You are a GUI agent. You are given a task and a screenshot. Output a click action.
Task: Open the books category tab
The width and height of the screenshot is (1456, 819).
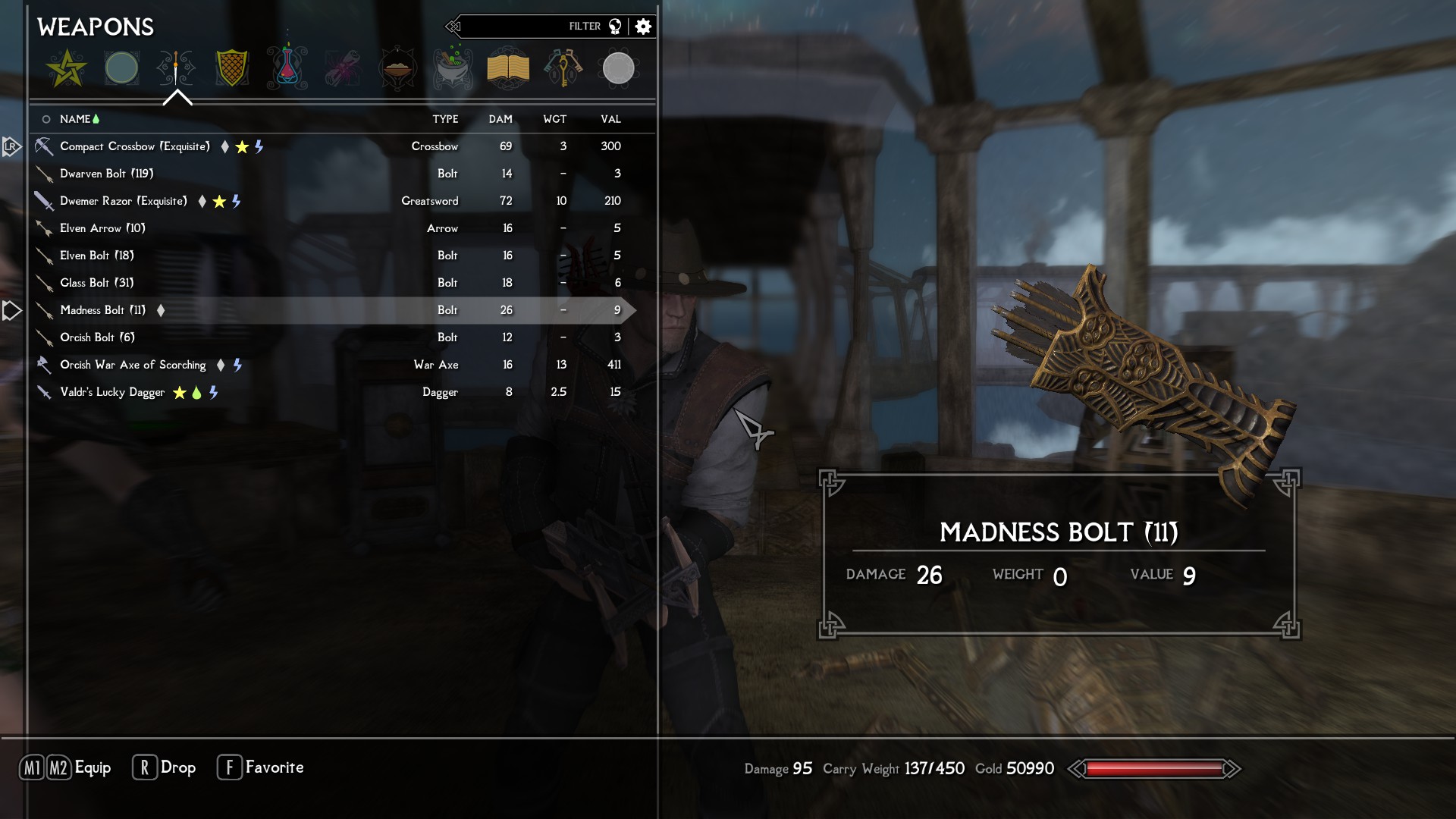tap(507, 68)
